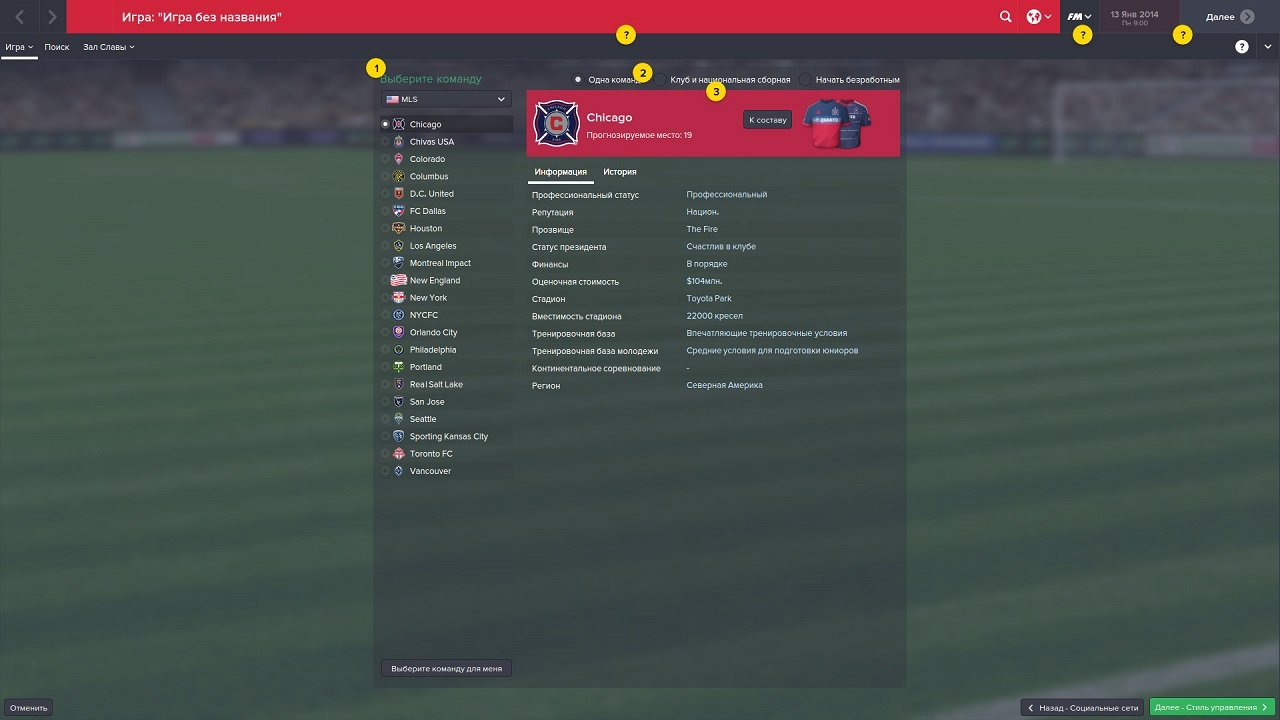Click the numbered marker 1 near Выберите команду
This screenshot has width=1280, height=720.
click(x=376, y=67)
